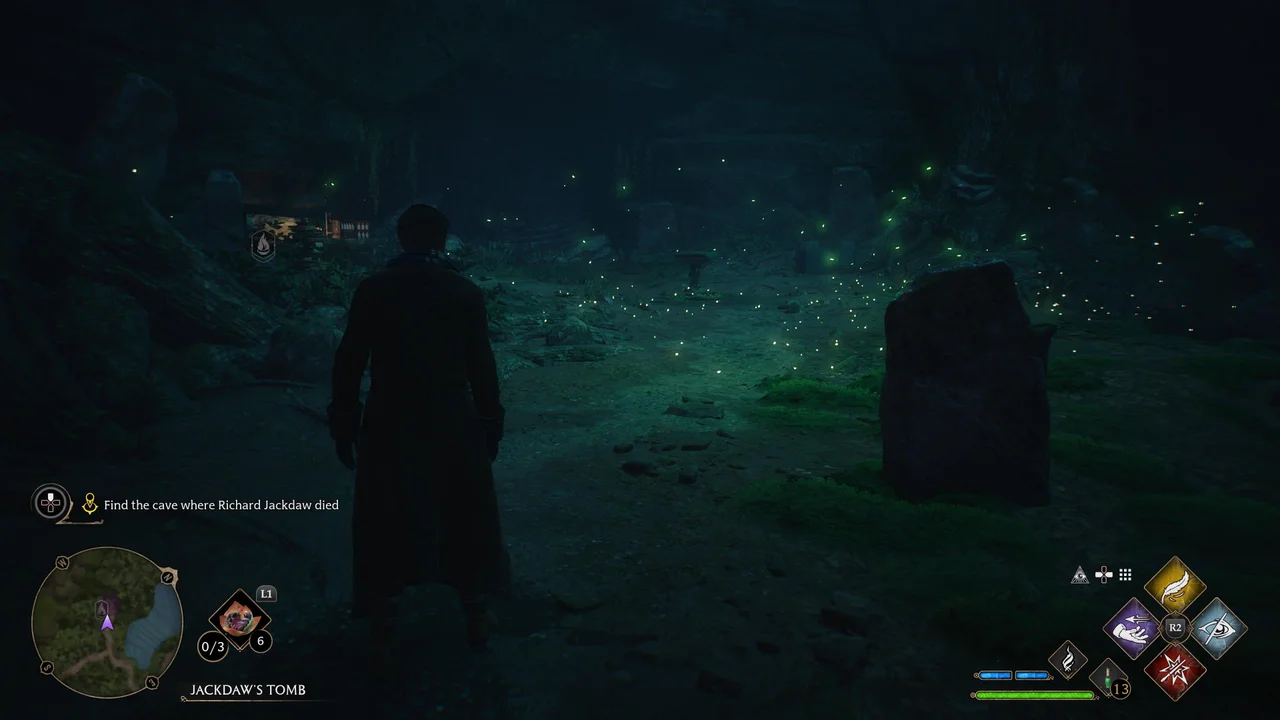Click the 0/3 item counter badge

point(211,647)
